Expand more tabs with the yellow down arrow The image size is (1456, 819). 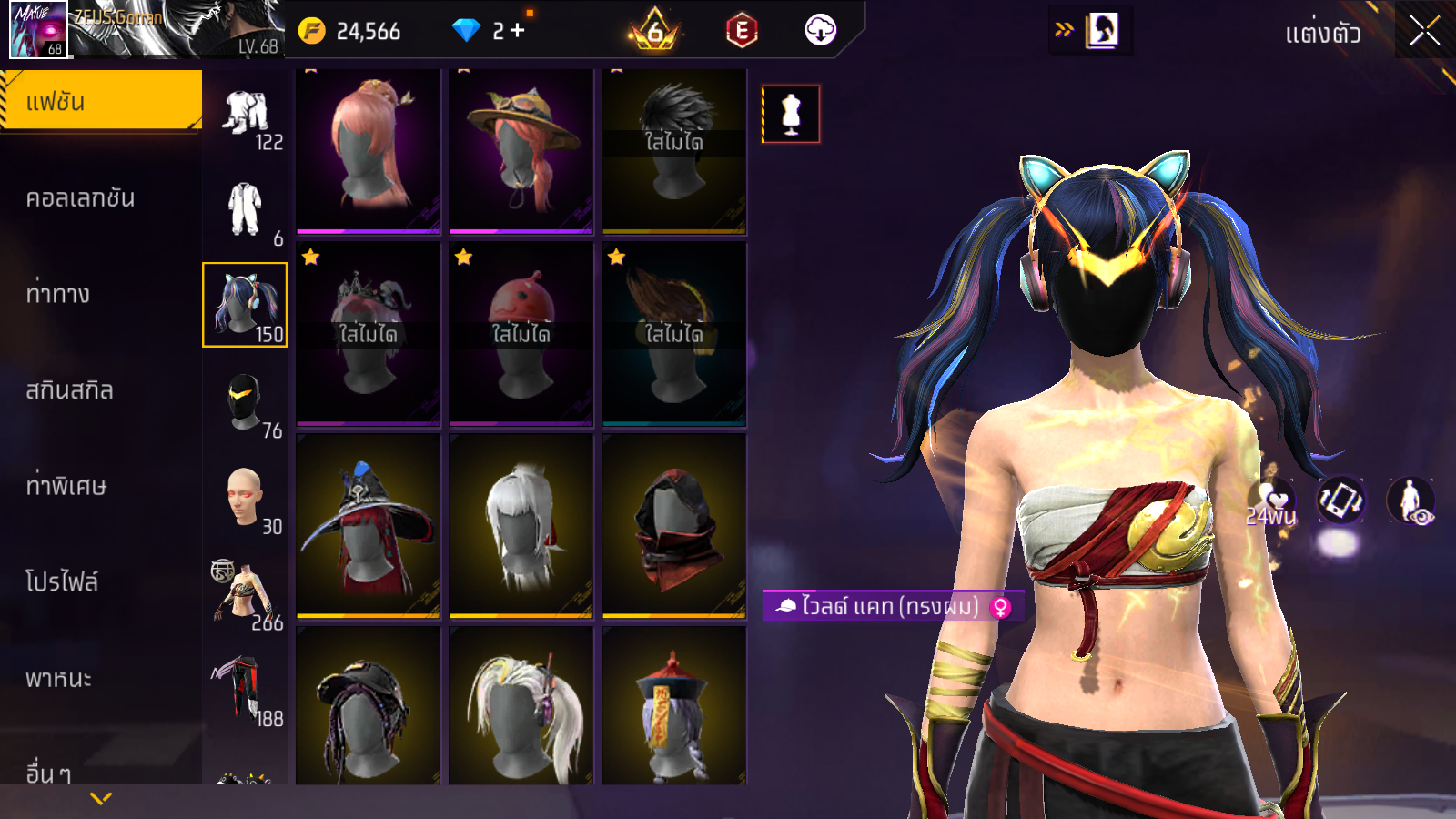point(101,799)
